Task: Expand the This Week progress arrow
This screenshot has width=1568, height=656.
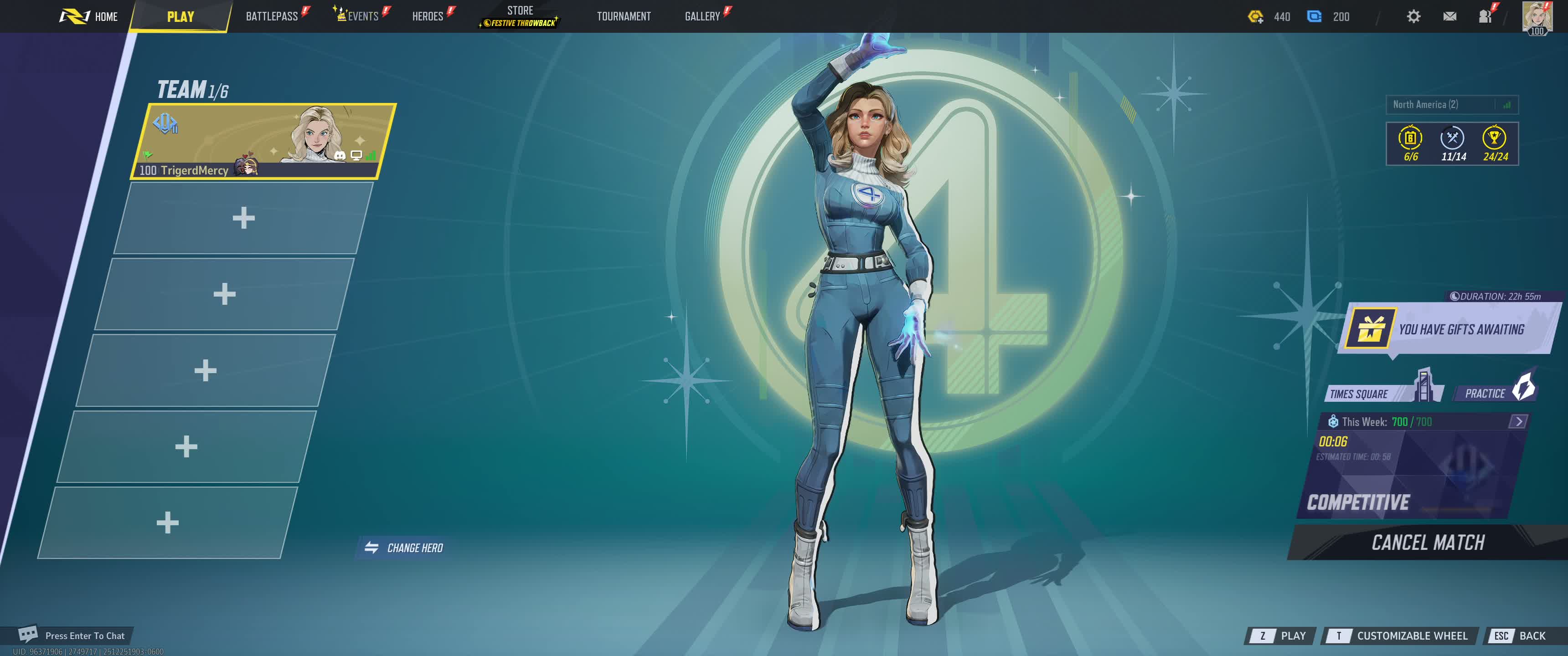Action: [x=1518, y=421]
